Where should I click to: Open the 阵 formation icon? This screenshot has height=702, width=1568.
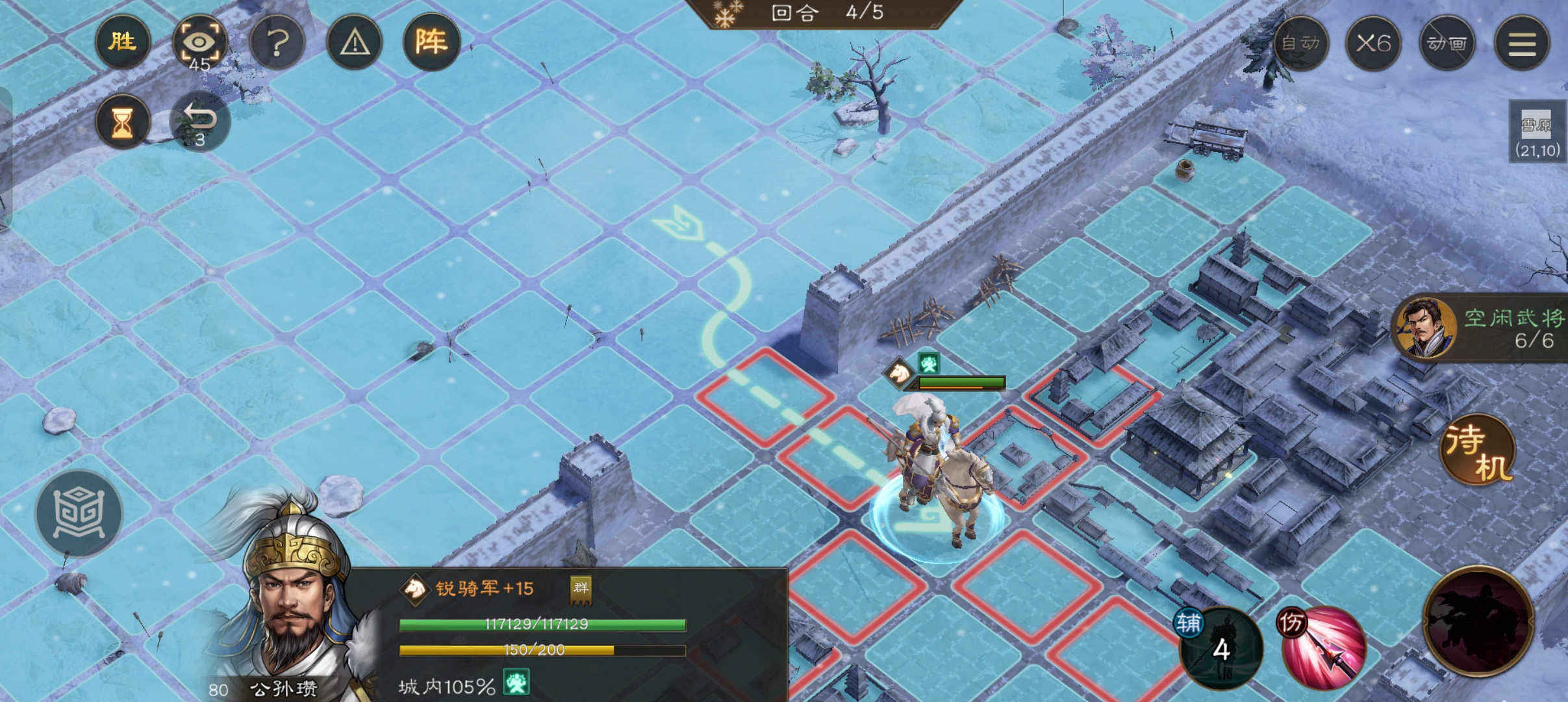coord(432,42)
